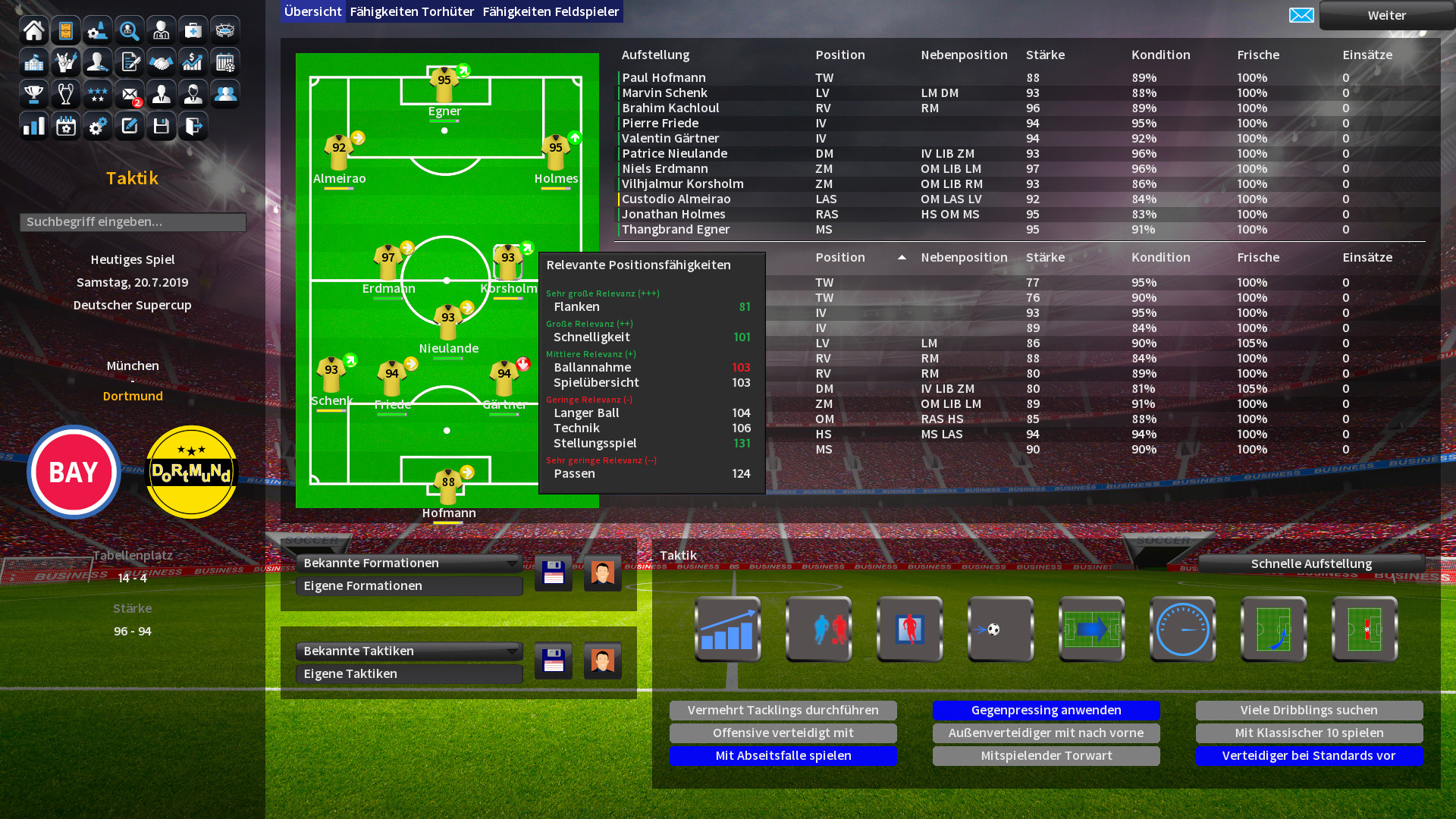Open the training icon with cone and gear

point(97,30)
